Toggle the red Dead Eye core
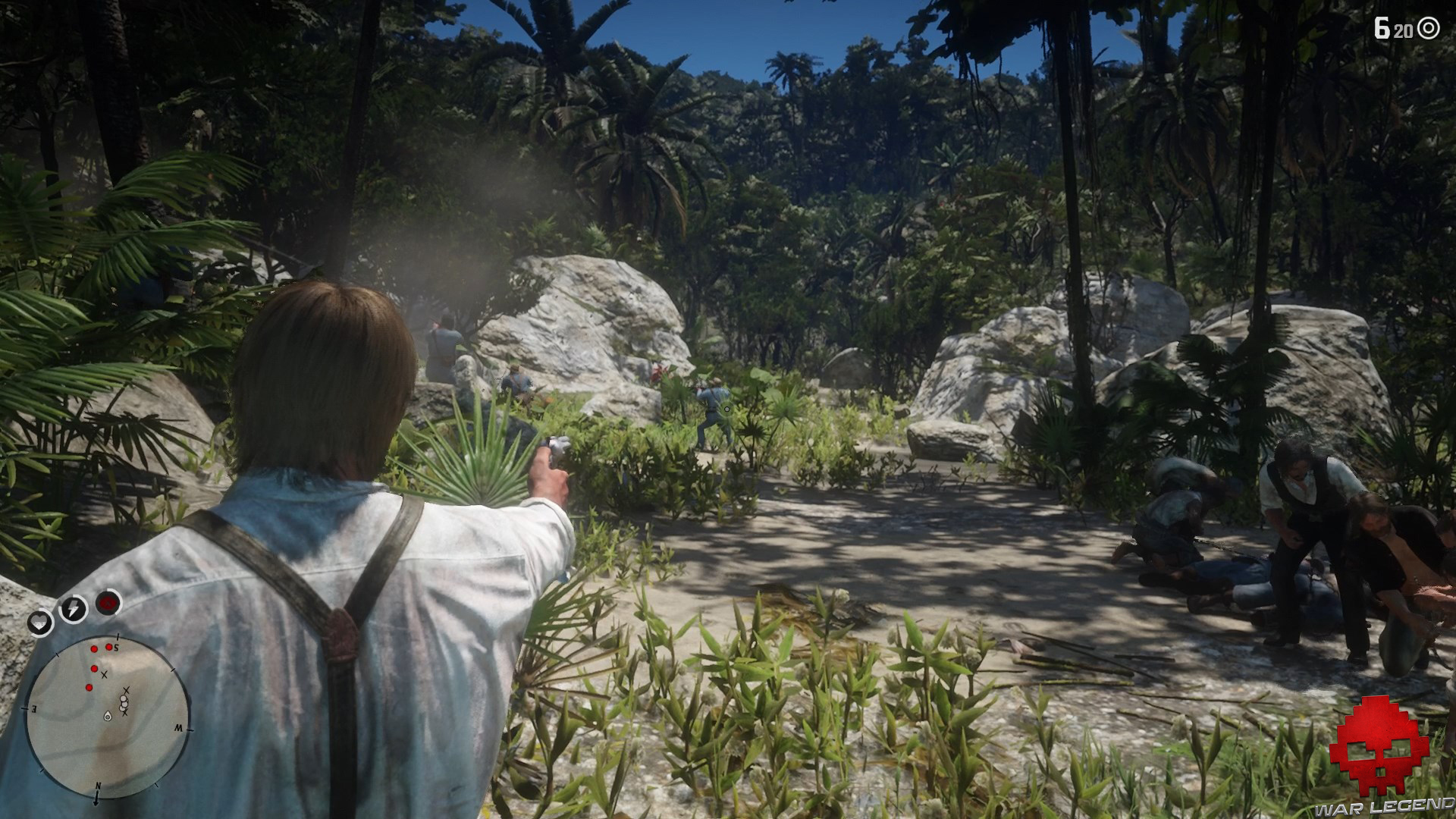Image resolution: width=1456 pixels, height=819 pixels. click(108, 604)
